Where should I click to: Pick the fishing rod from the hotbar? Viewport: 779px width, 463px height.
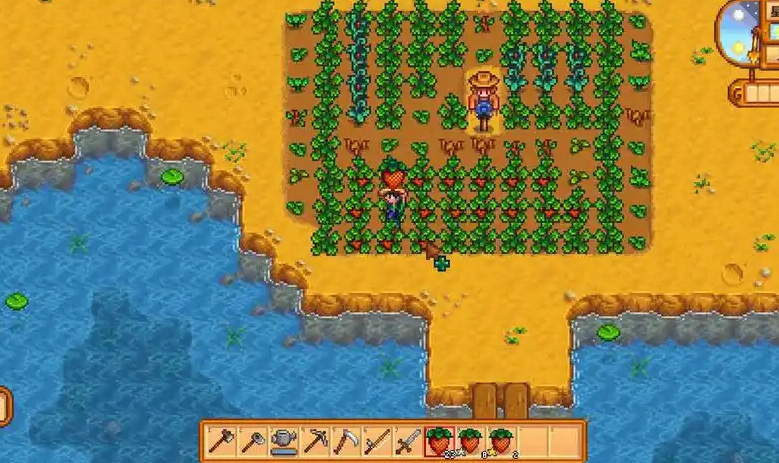click(377, 441)
